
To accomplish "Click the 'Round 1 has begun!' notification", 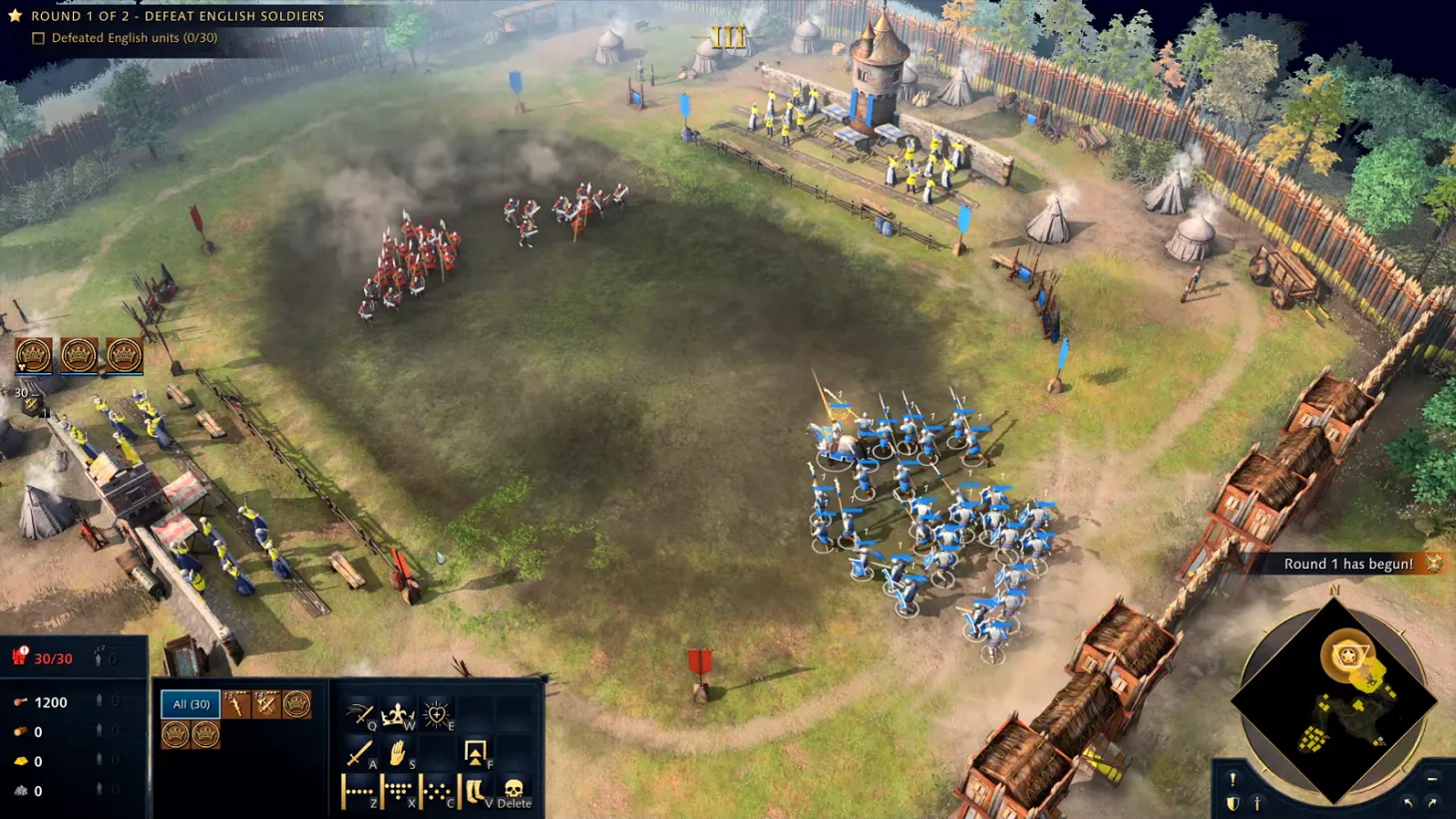I will (1350, 564).
